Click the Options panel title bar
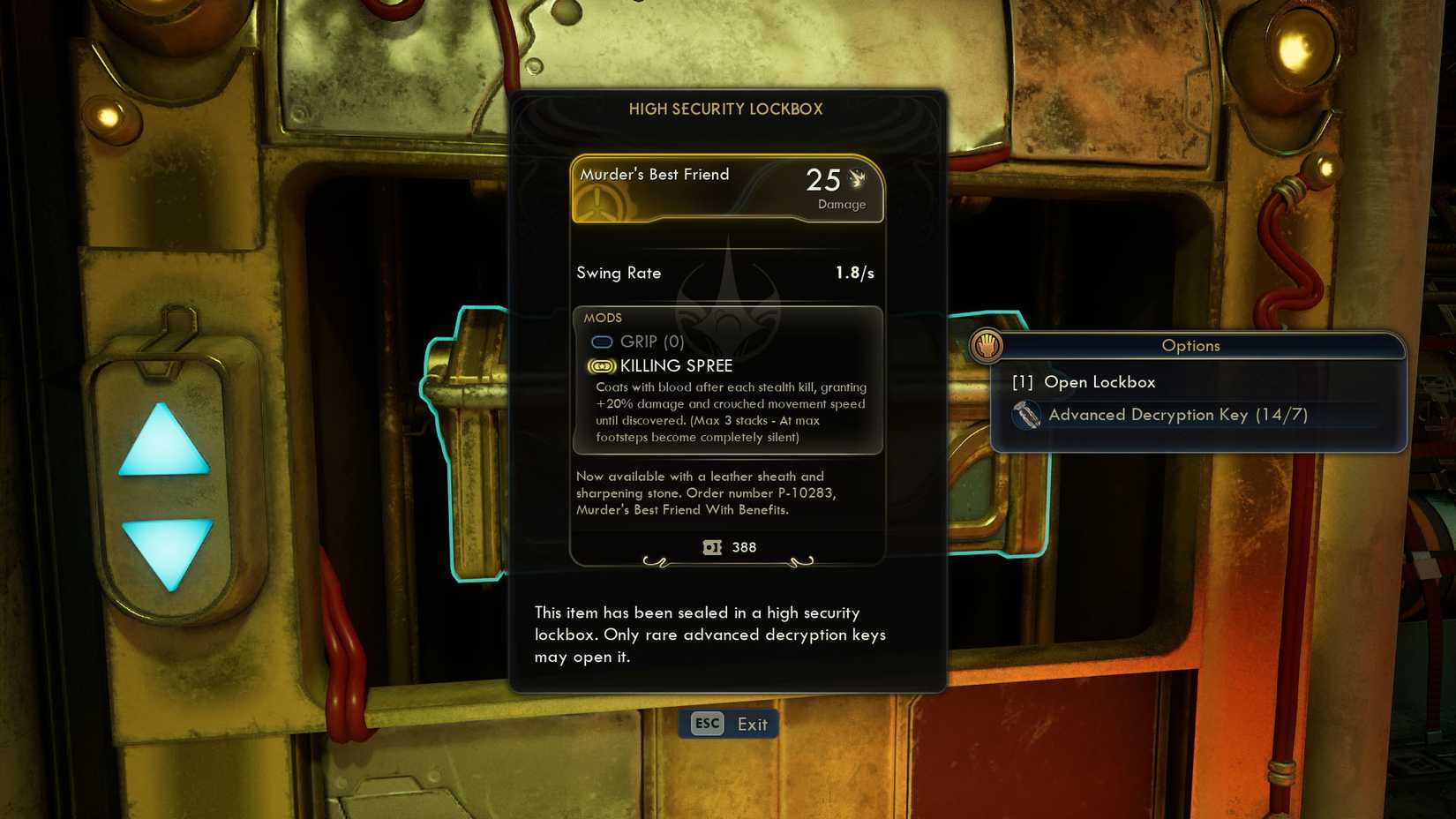1456x819 pixels. [x=1190, y=346]
